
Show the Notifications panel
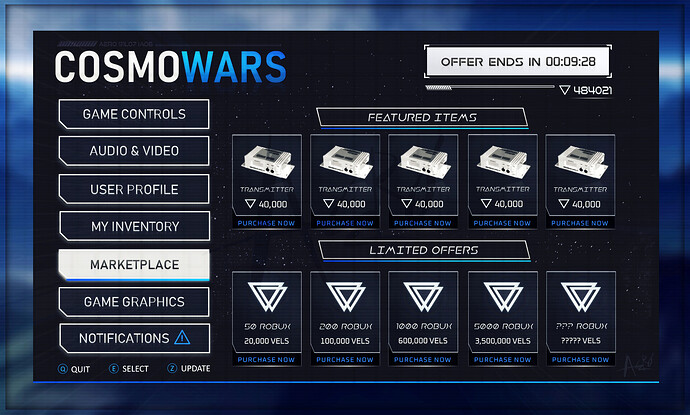tap(134, 338)
